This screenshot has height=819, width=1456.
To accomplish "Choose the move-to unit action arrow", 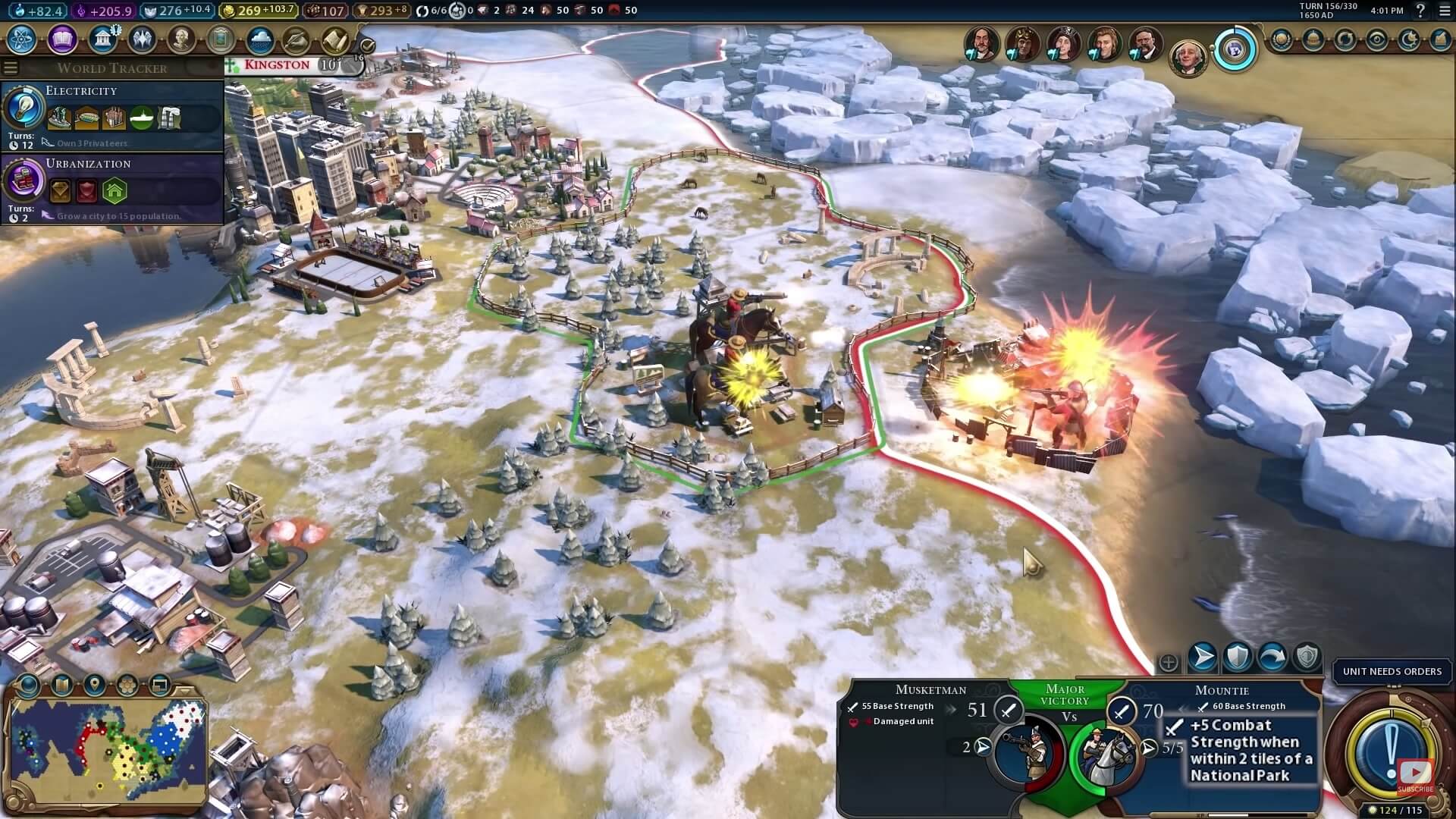I will pos(1203,657).
